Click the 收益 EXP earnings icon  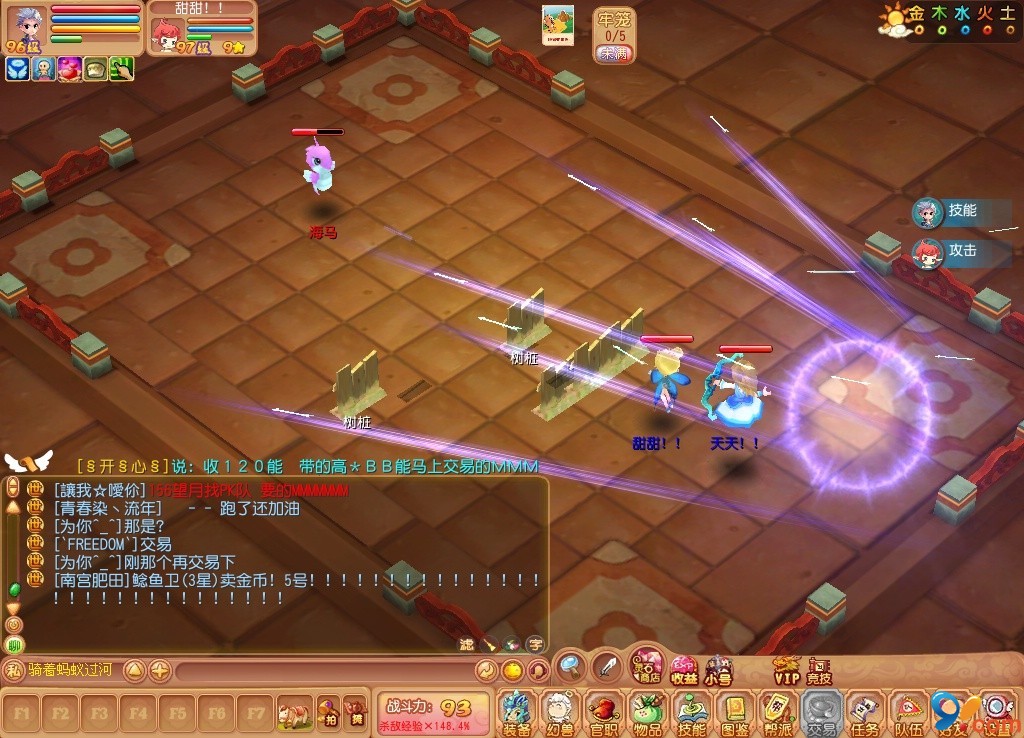click(684, 668)
